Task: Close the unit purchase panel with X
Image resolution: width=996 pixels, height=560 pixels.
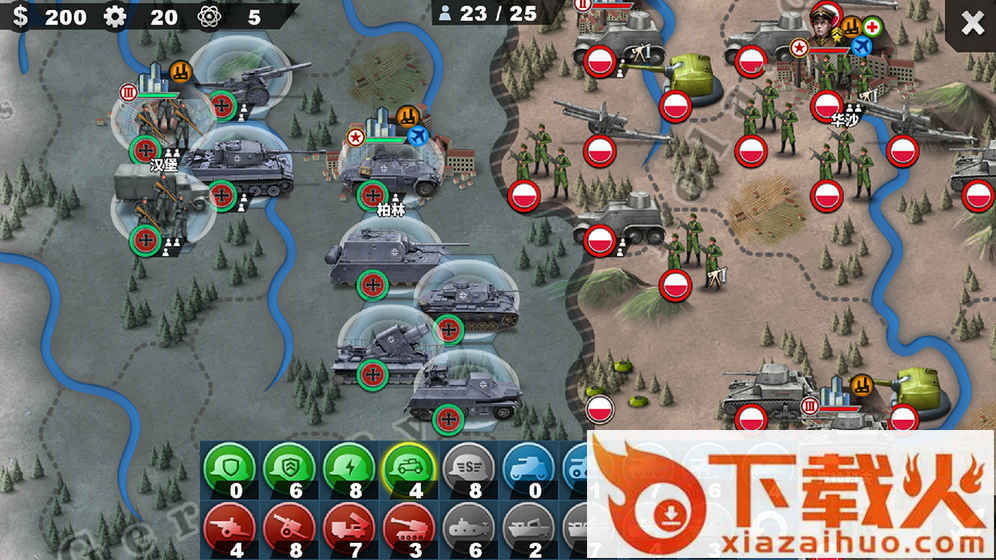Action: tap(972, 24)
